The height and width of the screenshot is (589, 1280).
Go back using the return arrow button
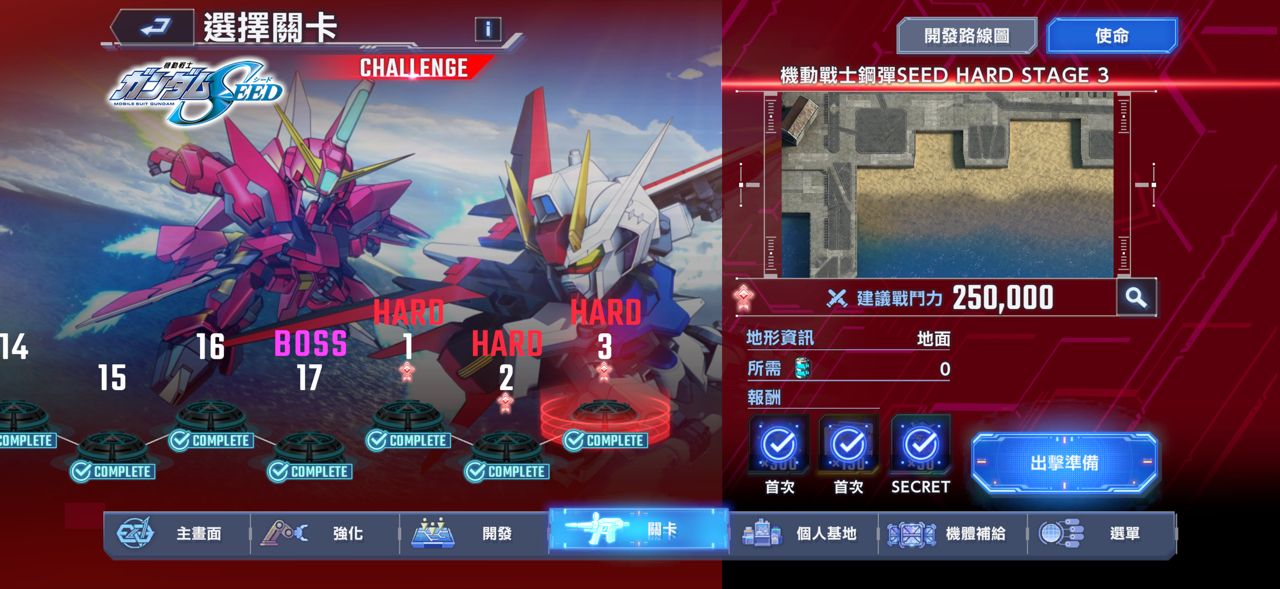click(151, 27)
